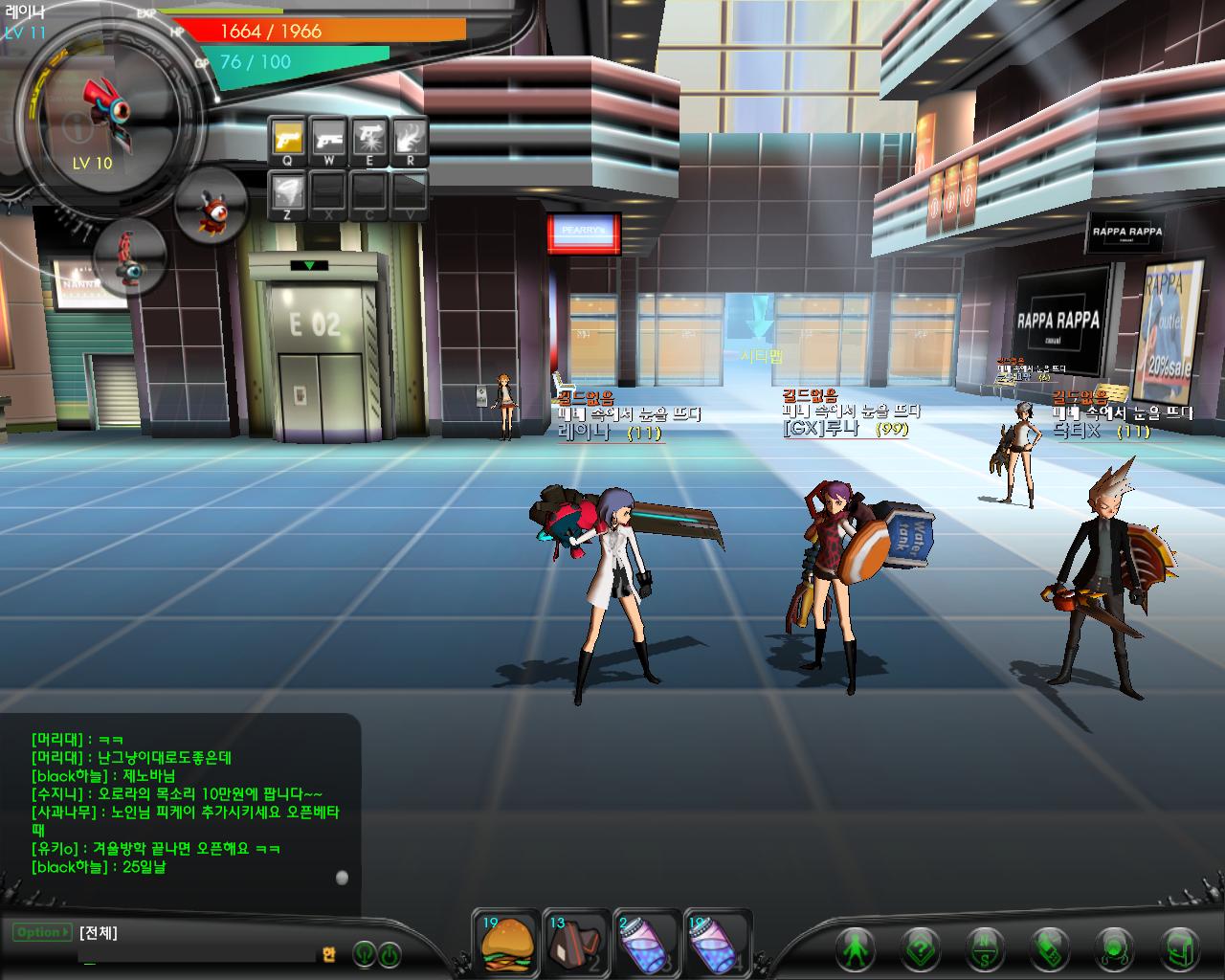Viewport: 1225px width, 980px height.
Task: Use the hamburger item in the hotbar
Action: point(506,942)
